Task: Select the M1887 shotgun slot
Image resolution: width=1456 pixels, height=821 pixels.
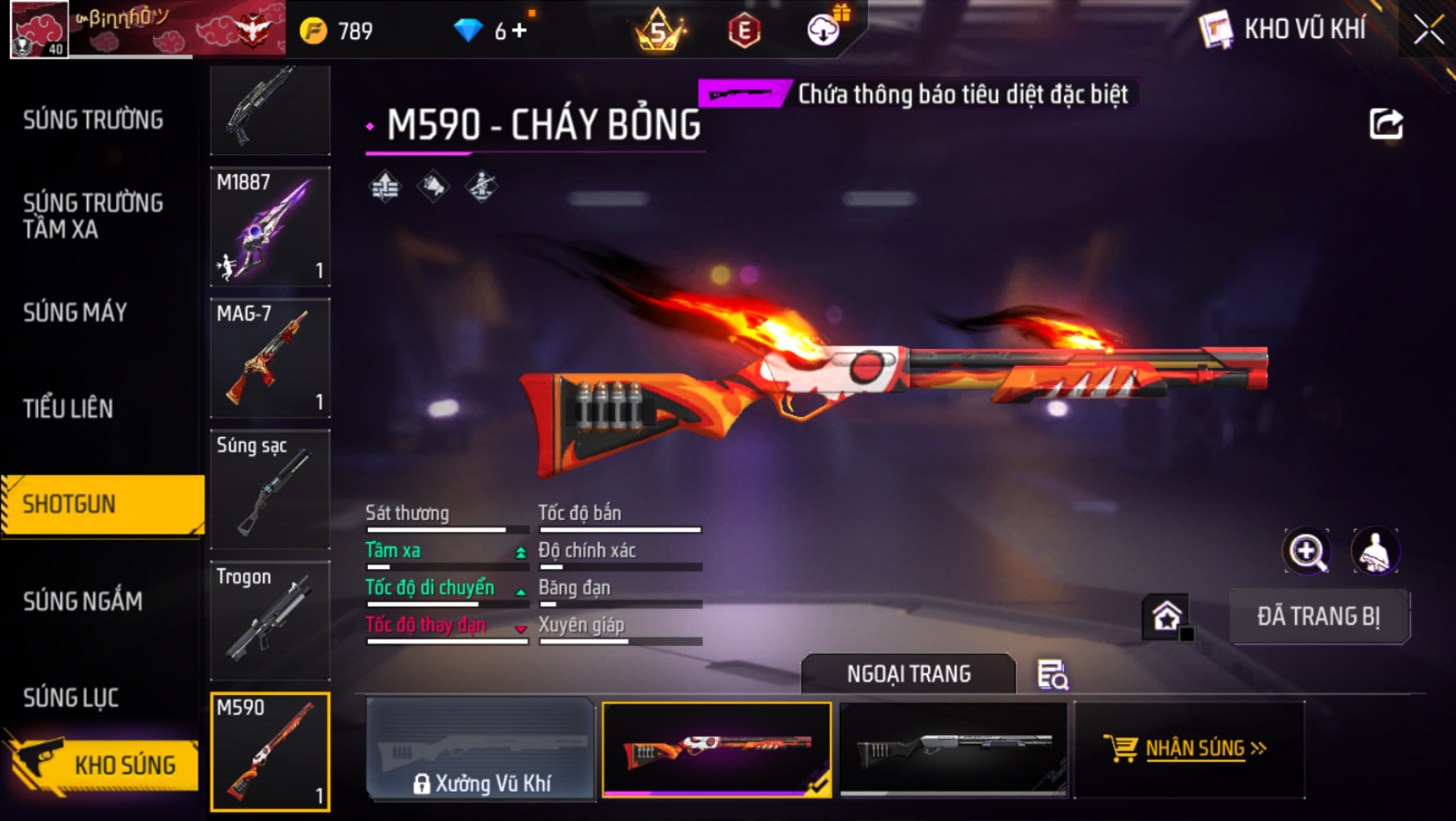Action: point(270,227)
